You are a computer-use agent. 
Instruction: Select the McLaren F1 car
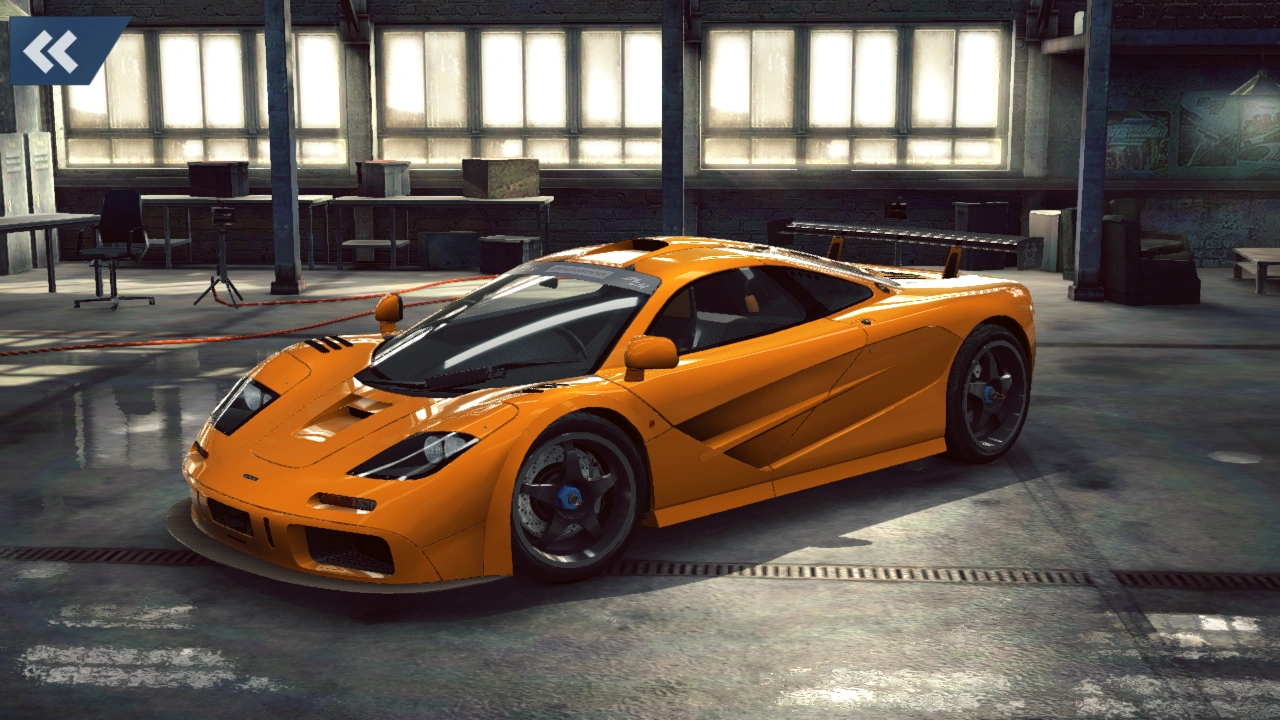click(620, 420)
